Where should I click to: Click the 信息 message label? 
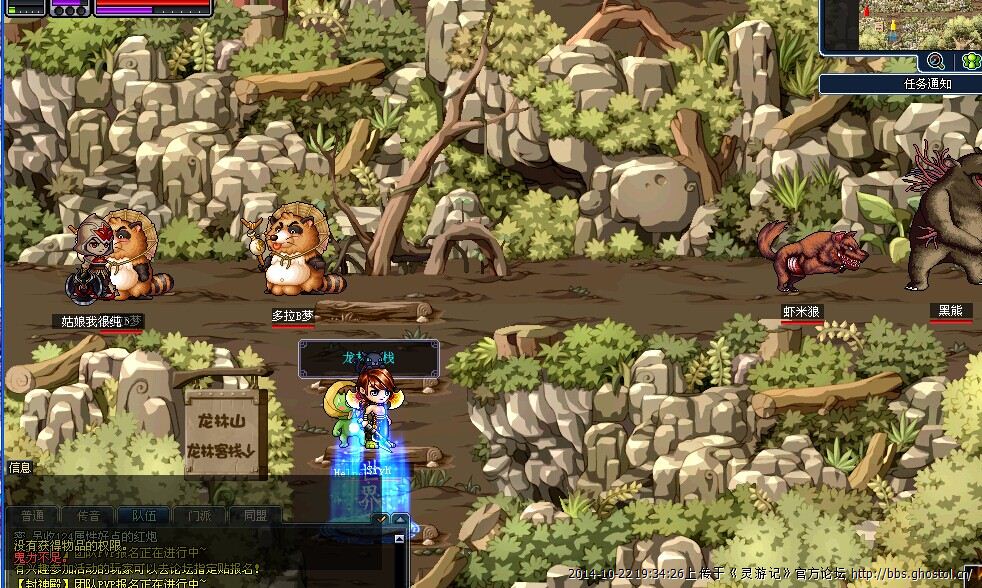(x=20, y=467)
